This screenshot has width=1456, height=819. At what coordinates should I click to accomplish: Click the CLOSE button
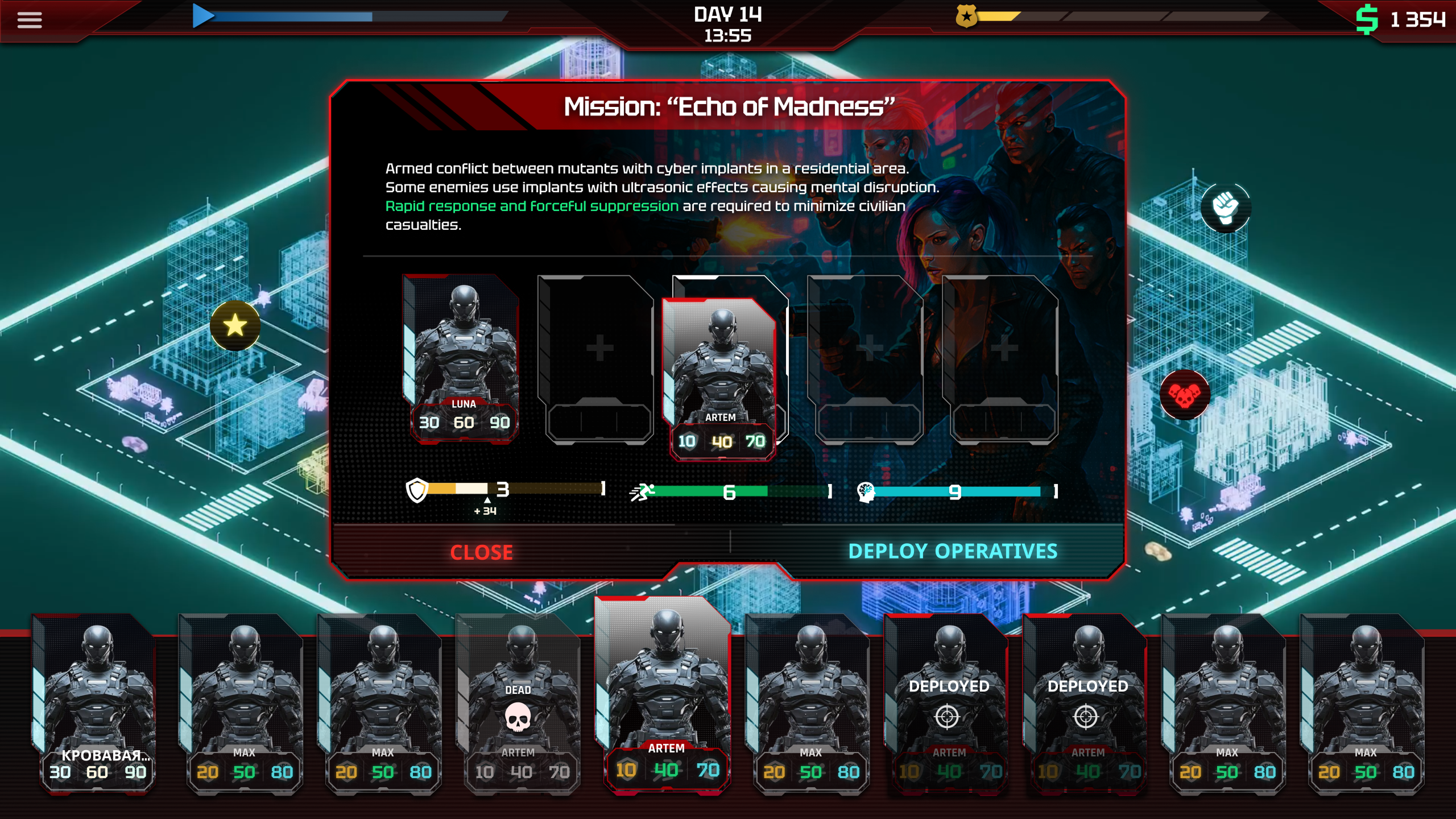click(481, 551)
